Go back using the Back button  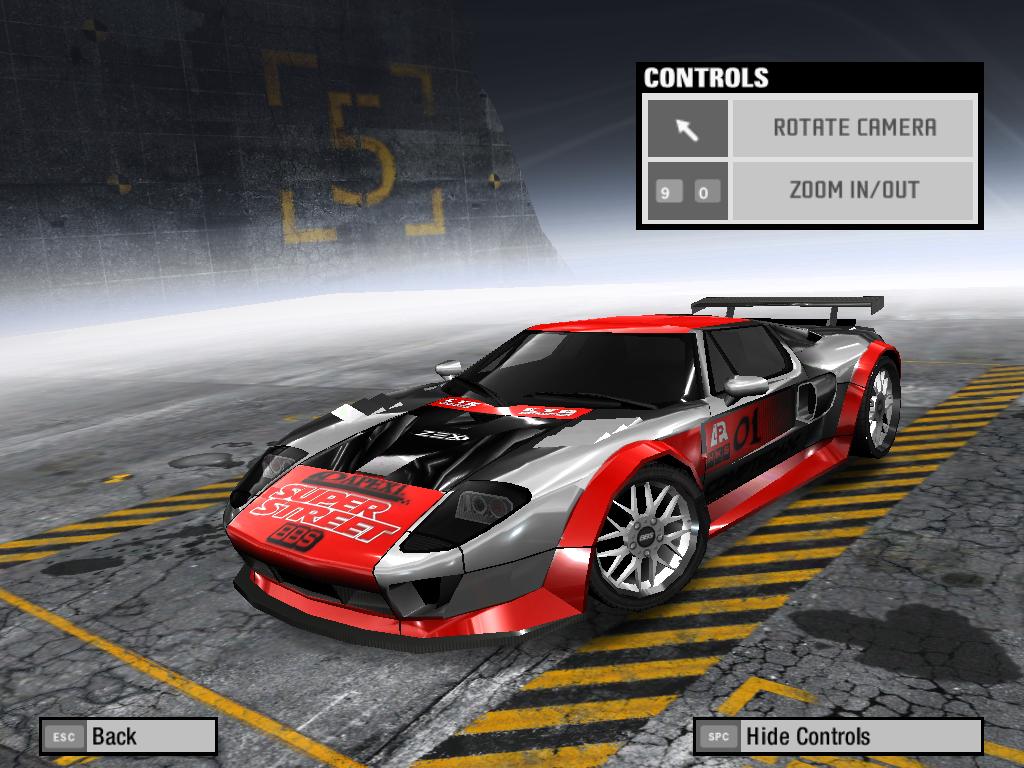[x=128, y=737]
